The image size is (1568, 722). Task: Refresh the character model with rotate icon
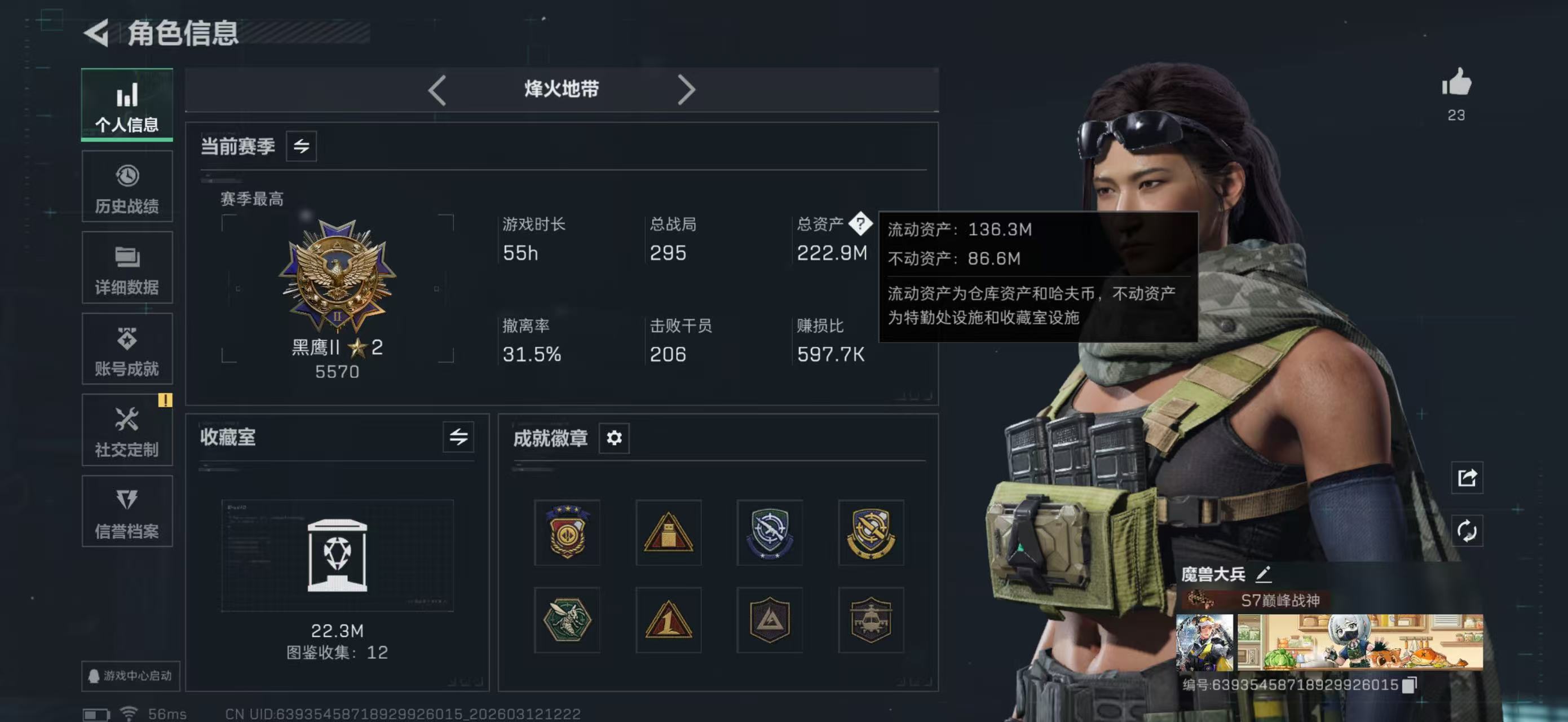1467,531
